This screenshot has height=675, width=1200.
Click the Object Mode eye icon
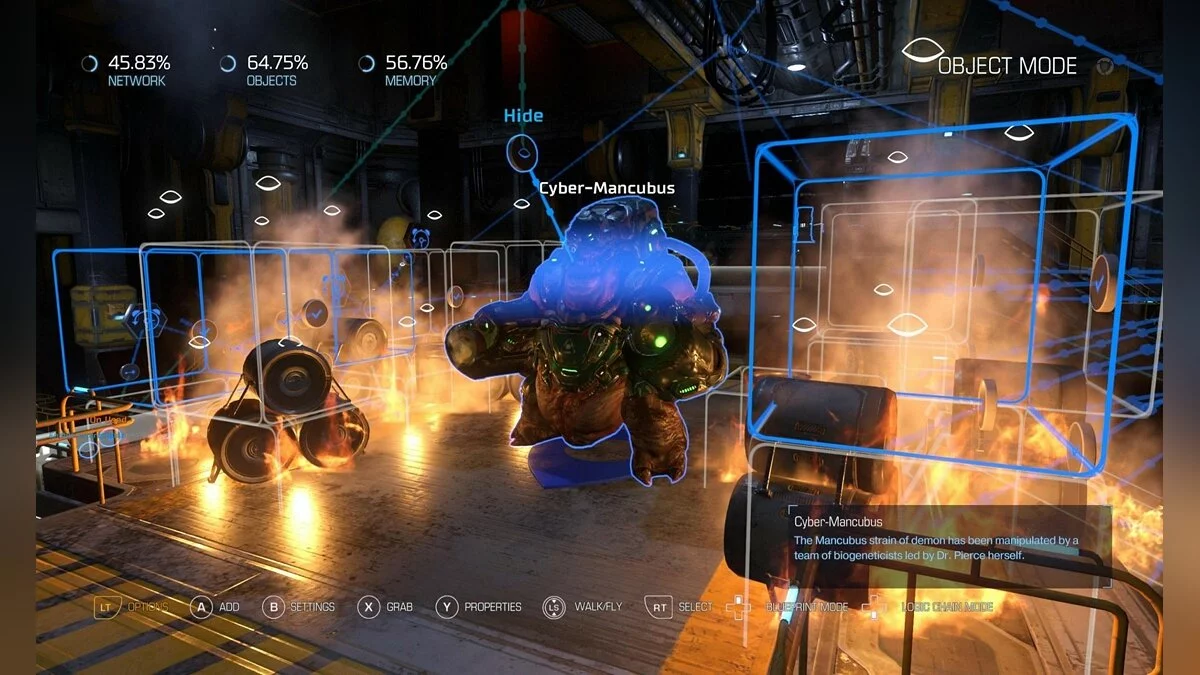click(x=919, y=56)
